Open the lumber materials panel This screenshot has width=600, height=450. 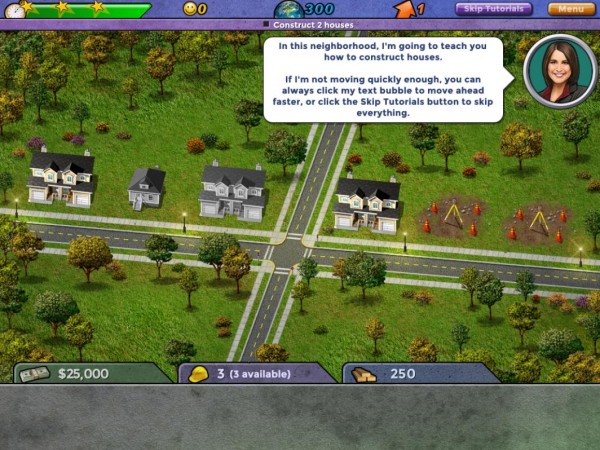(420, 374)
